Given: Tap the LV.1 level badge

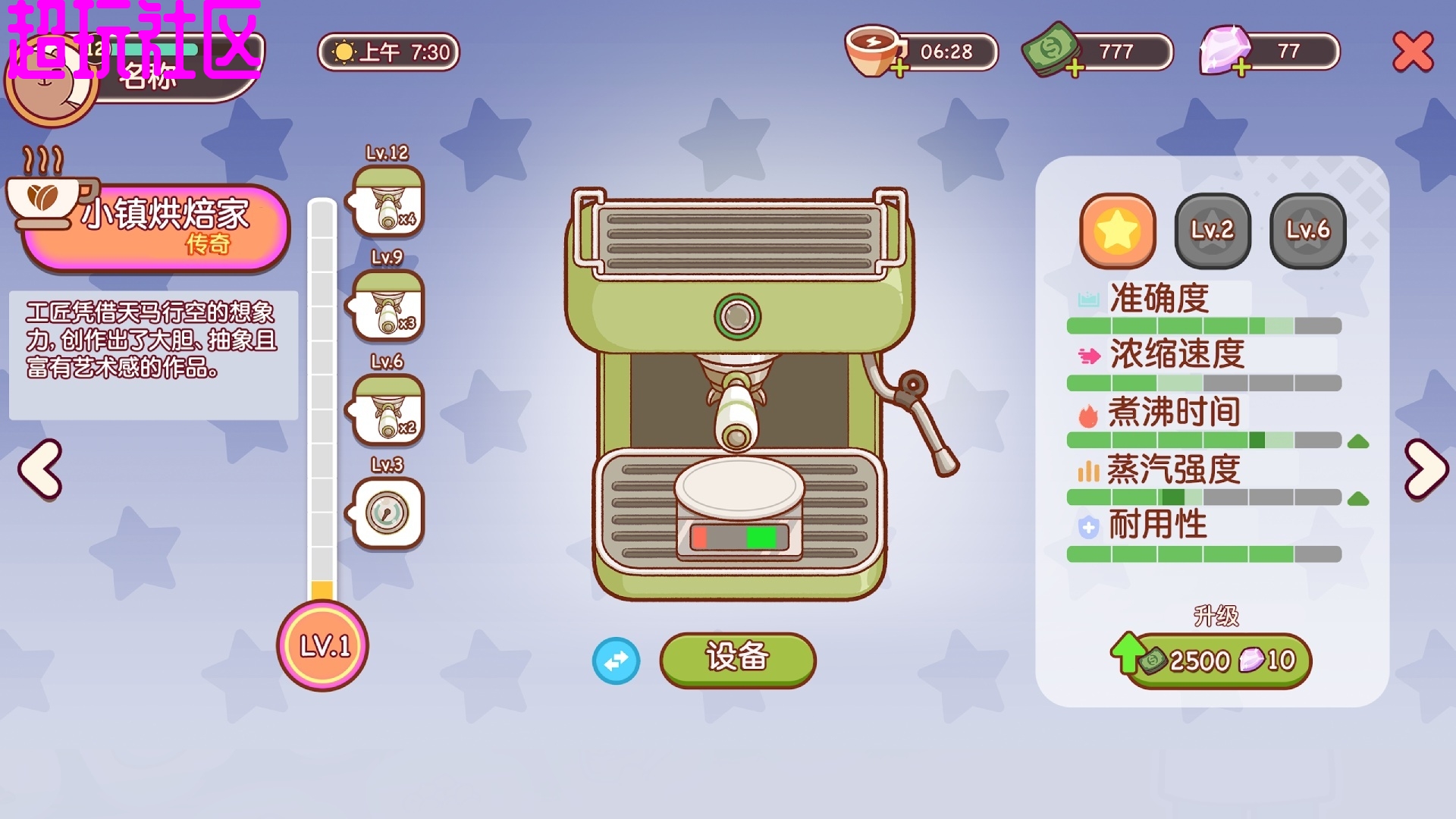Looking at the screenshot, I should tap(323, 646).
